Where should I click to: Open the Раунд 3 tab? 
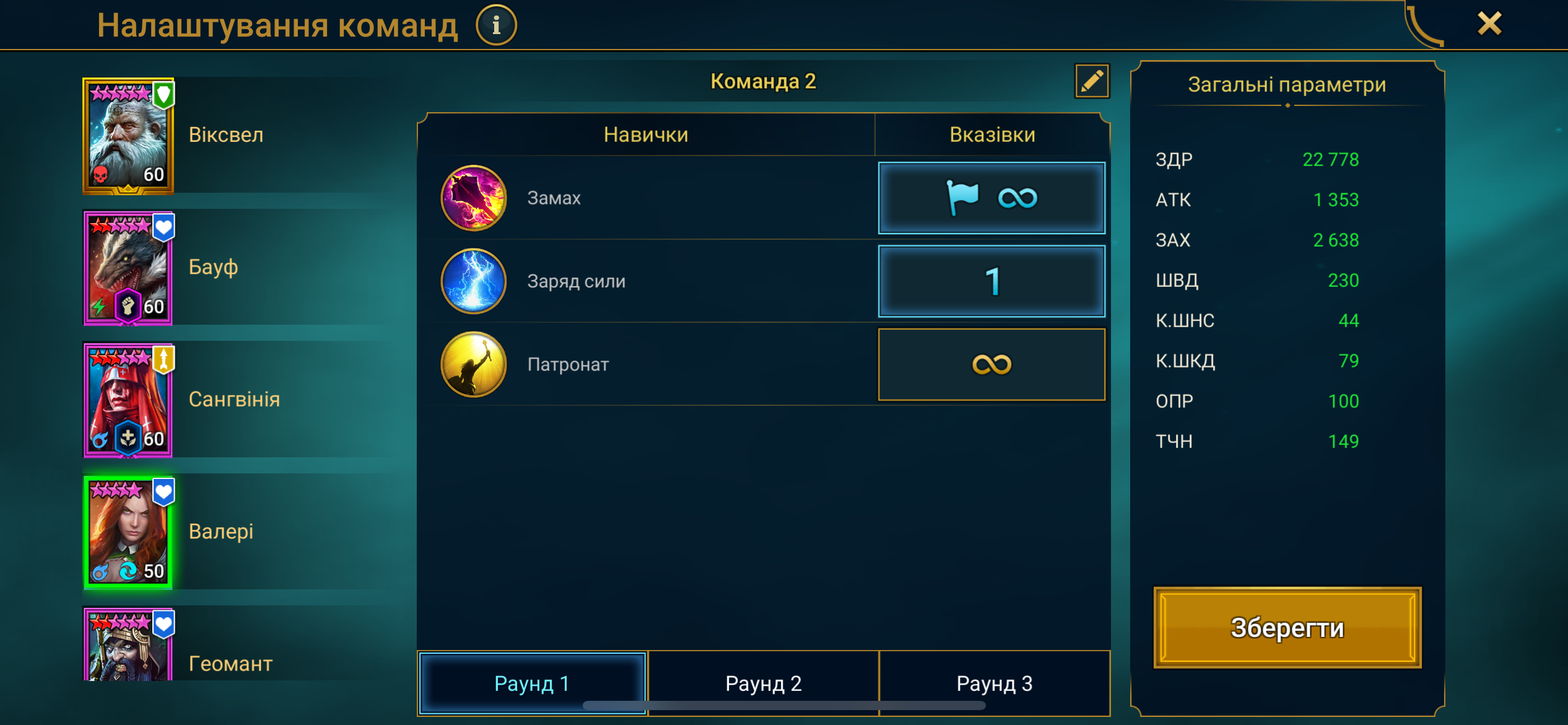(x=994, y=683)
